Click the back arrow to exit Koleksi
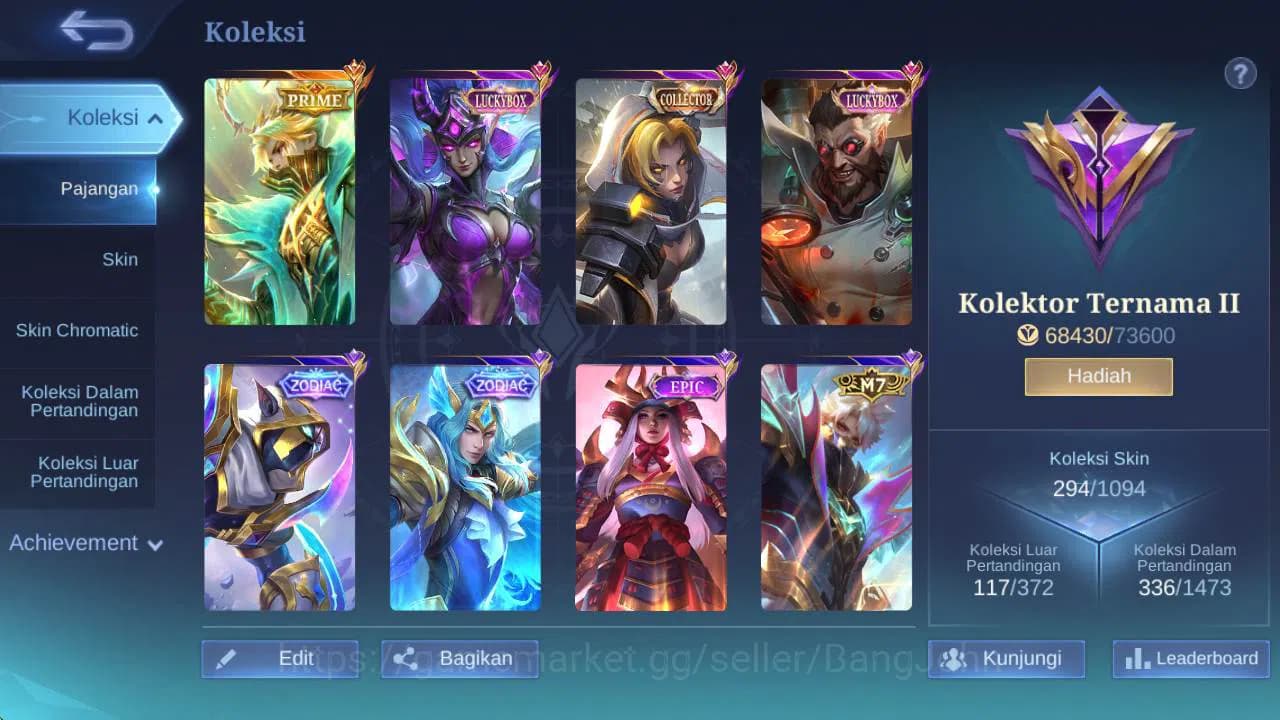The height and width of the screenshot is (720, 1280). click(x=97, y=31)
